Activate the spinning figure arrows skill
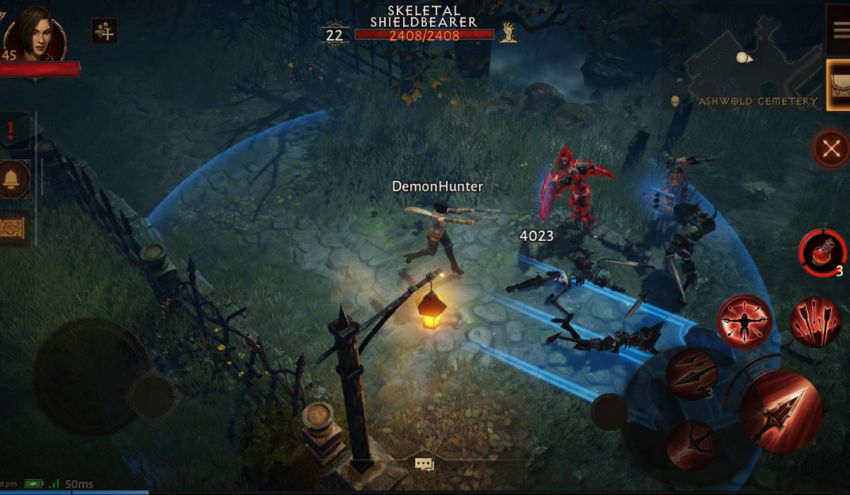 click(744, 321)
